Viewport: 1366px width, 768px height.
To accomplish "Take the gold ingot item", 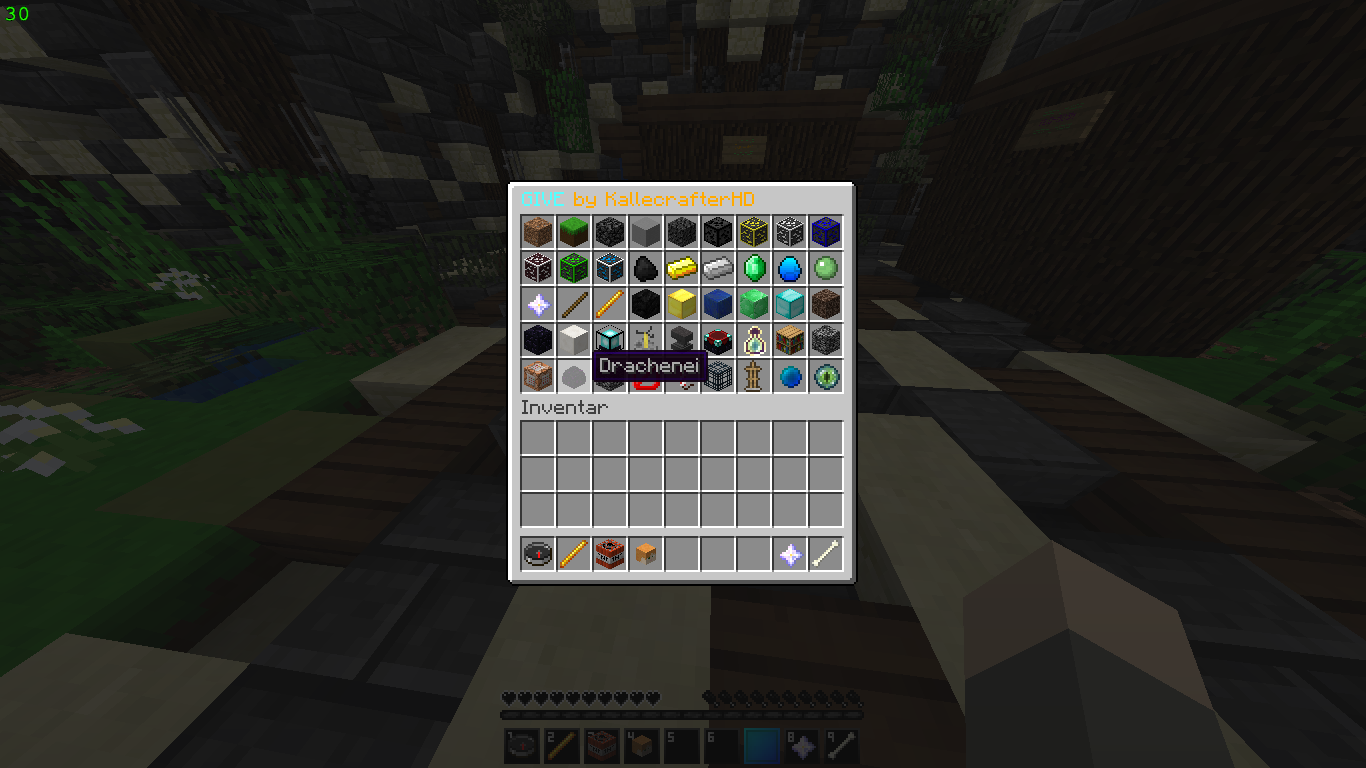I will [x=682, y=268].
